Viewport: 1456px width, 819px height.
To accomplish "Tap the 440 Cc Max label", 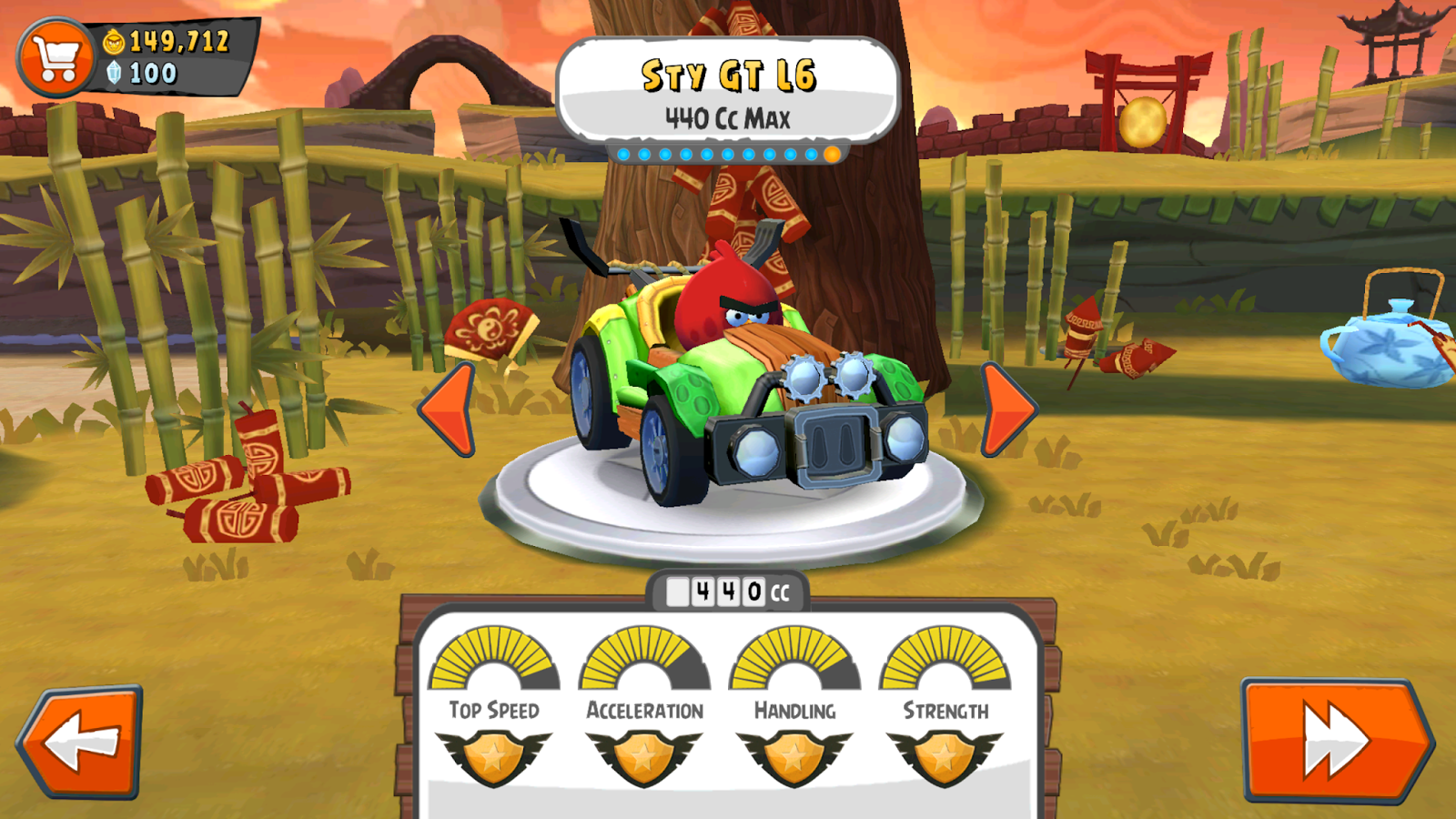I will (x=728, y=115).
